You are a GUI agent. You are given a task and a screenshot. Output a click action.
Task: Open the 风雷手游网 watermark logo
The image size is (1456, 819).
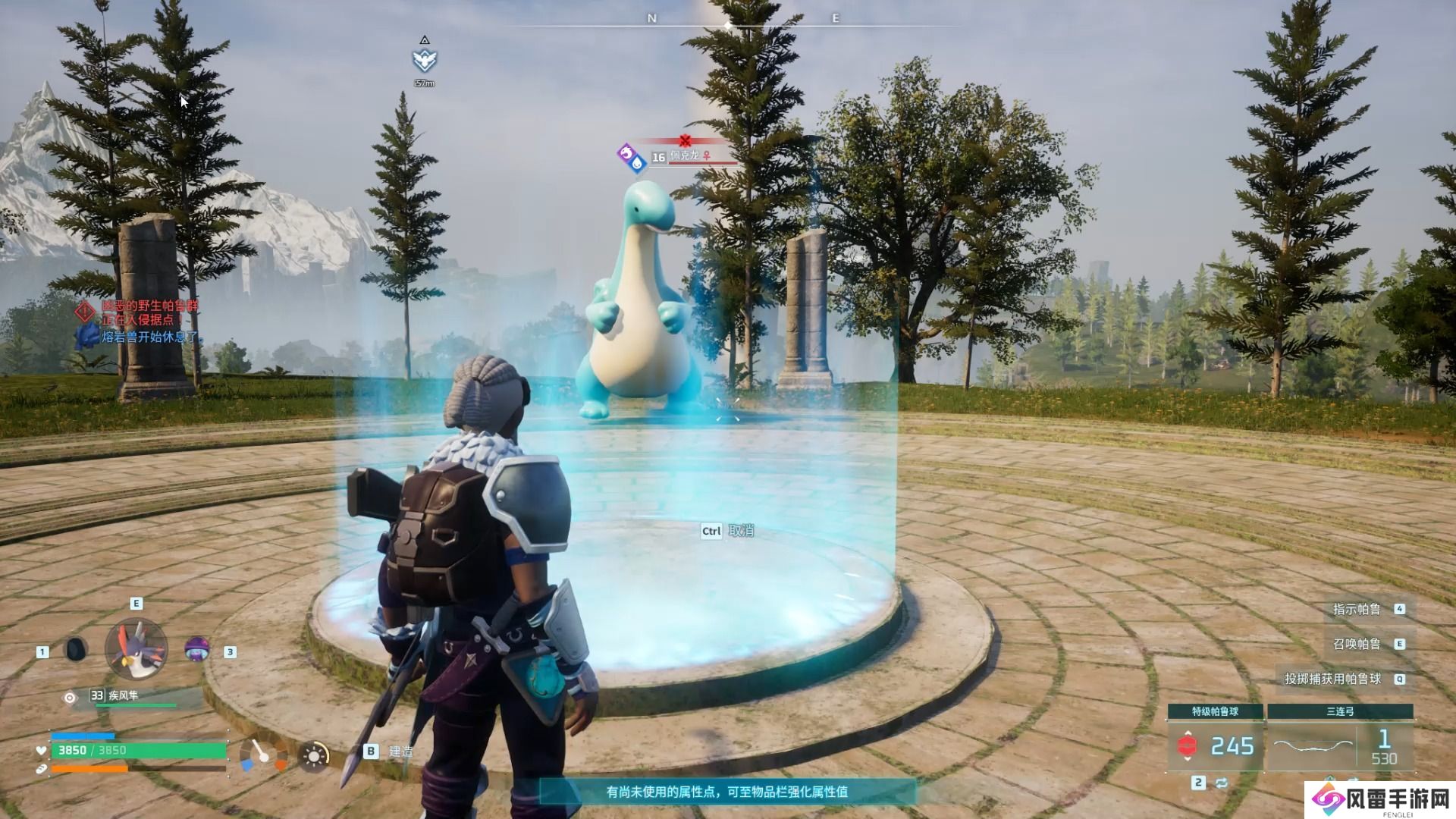(x=1380, y=799)
